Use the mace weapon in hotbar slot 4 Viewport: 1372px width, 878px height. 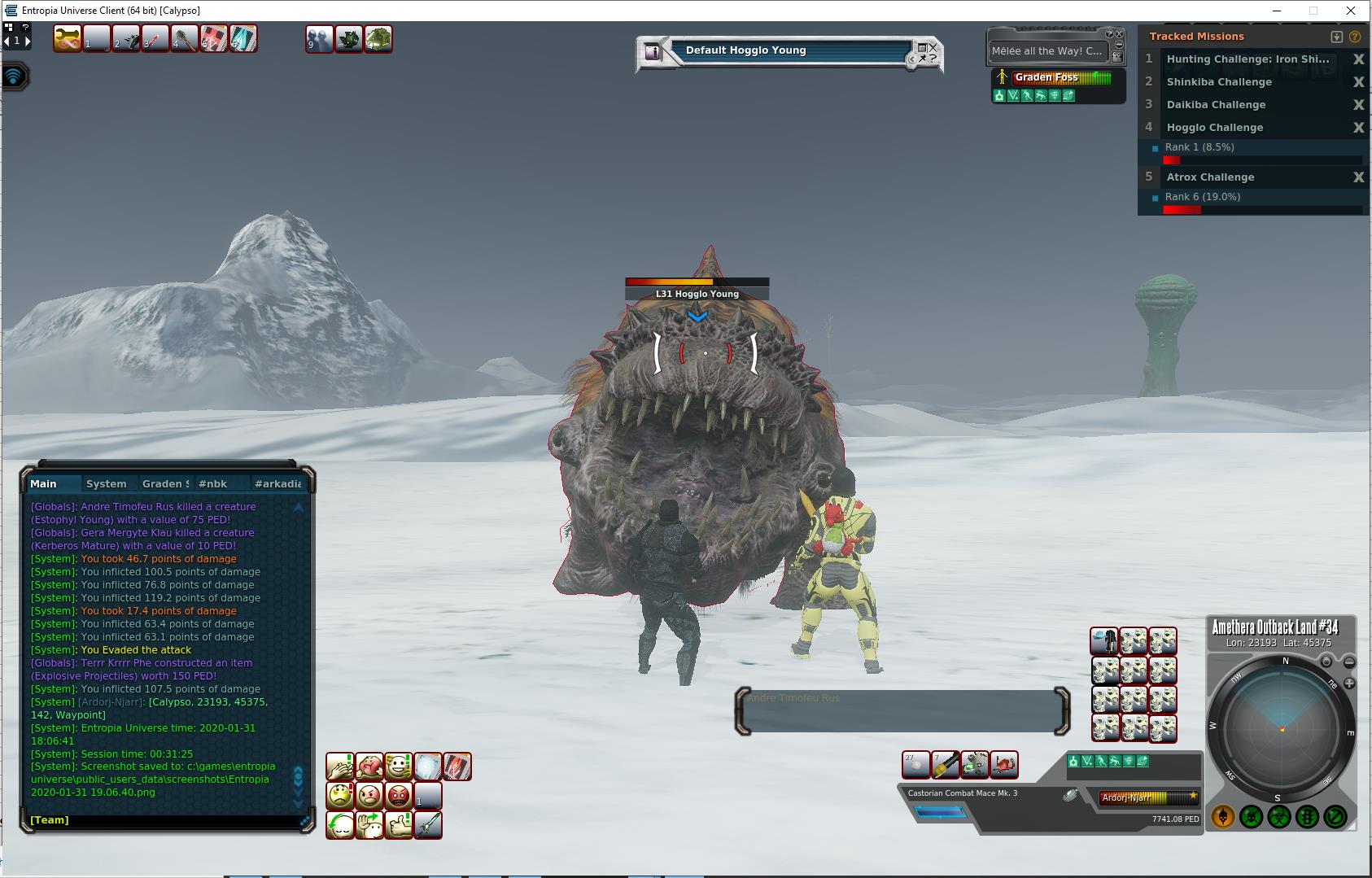[x=185, y=39]
